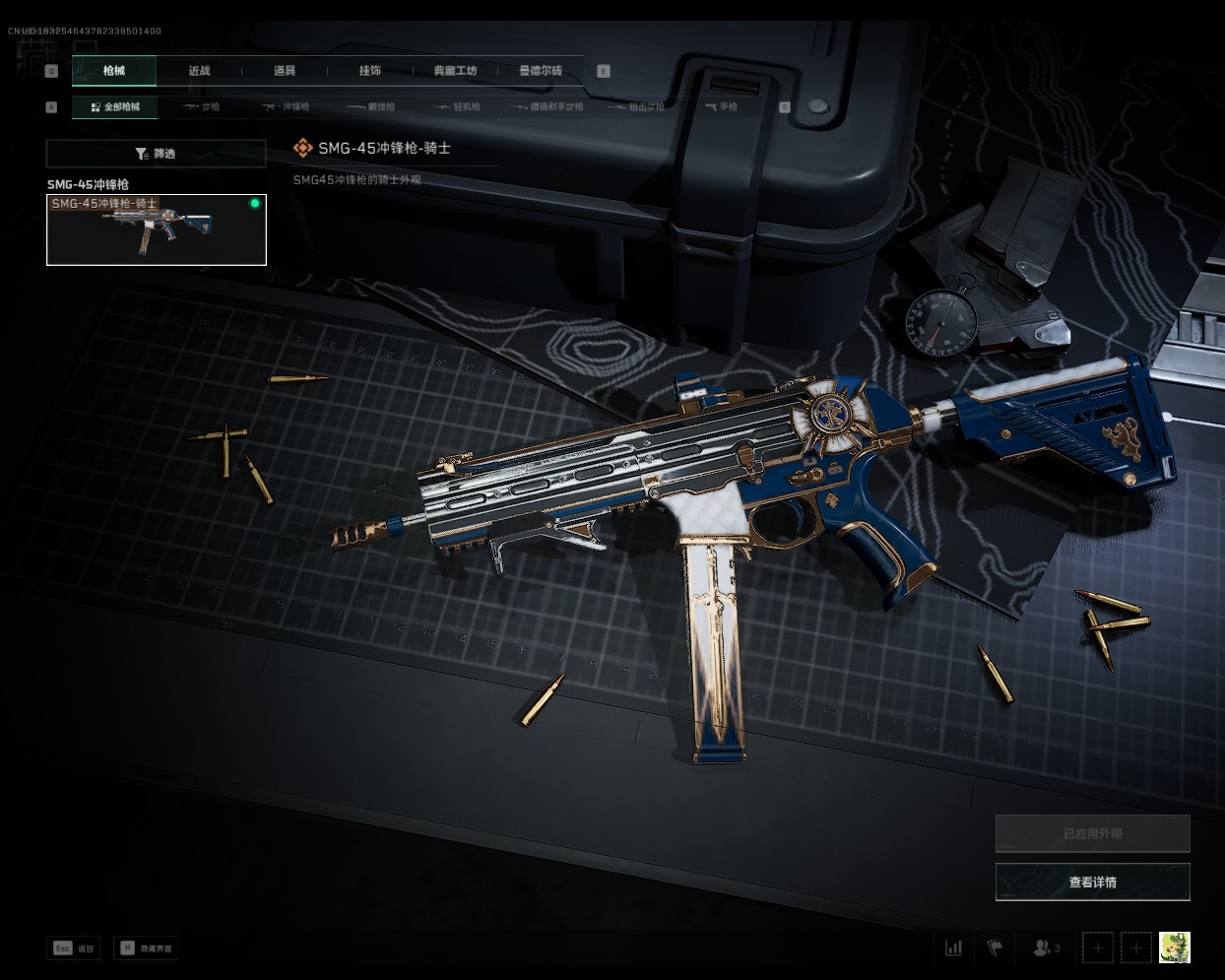Click the player avatar portrait
This screenshot has width=1225, height=980.
click(x=1174, y=947)
